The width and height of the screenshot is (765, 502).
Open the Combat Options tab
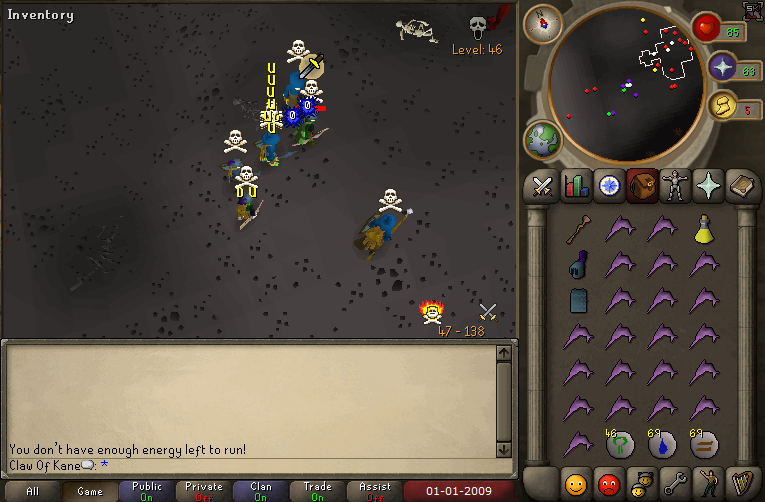click(x=542, y=186)
